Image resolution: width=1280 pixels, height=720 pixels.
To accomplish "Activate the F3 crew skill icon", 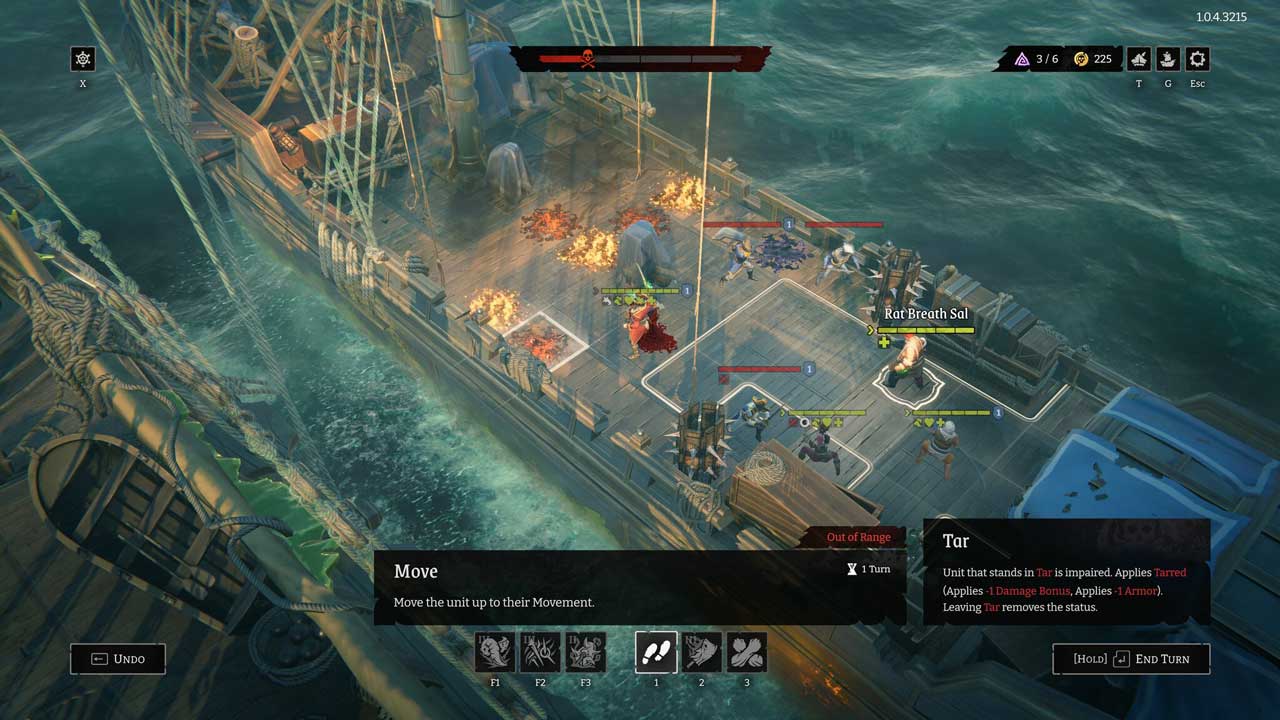I will click(x=586, y=652).
